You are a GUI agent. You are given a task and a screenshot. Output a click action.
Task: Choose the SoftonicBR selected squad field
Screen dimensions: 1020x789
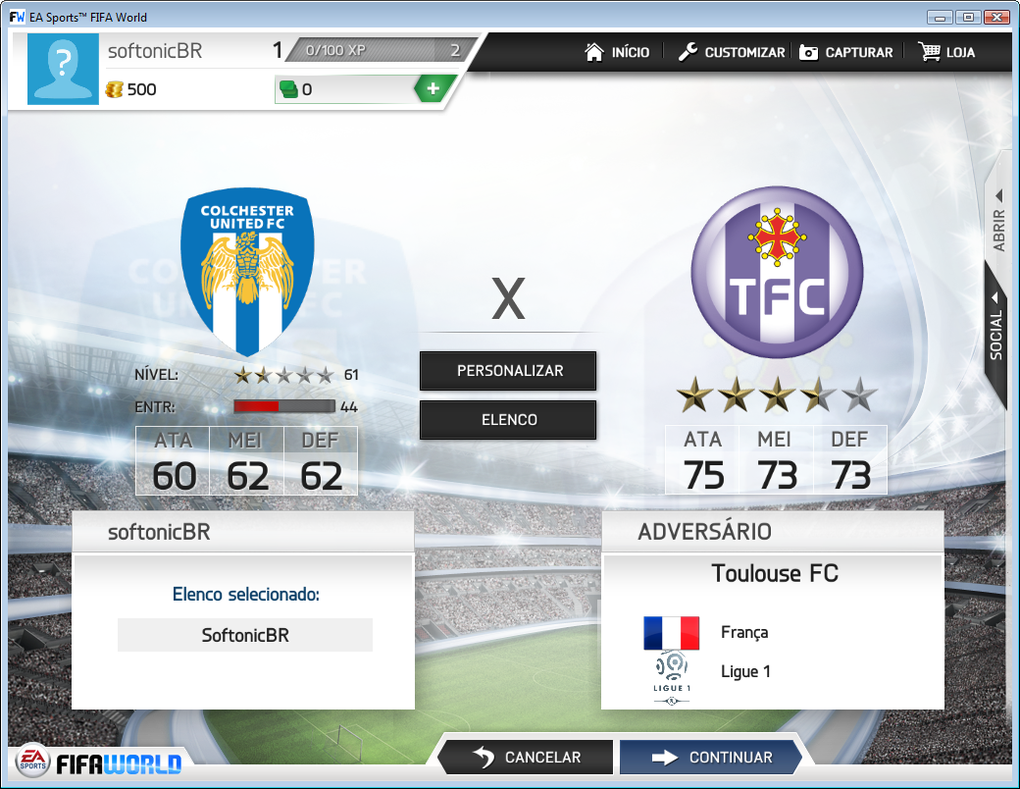245,635
